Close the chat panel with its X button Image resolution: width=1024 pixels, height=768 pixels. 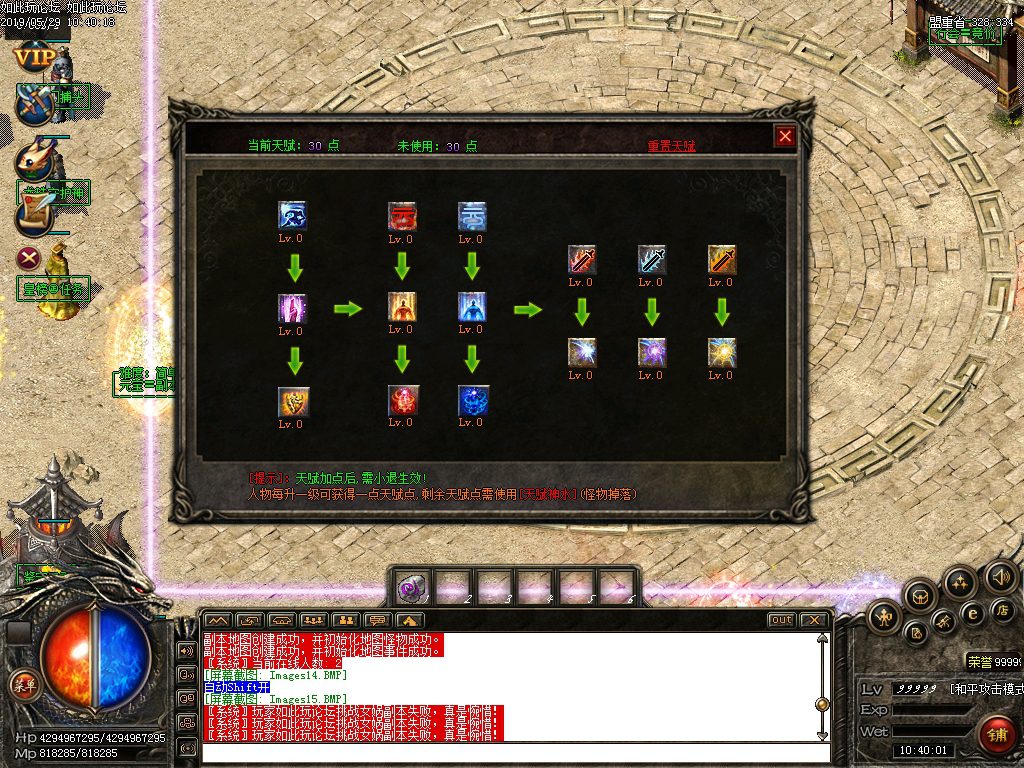pos(814,620)
